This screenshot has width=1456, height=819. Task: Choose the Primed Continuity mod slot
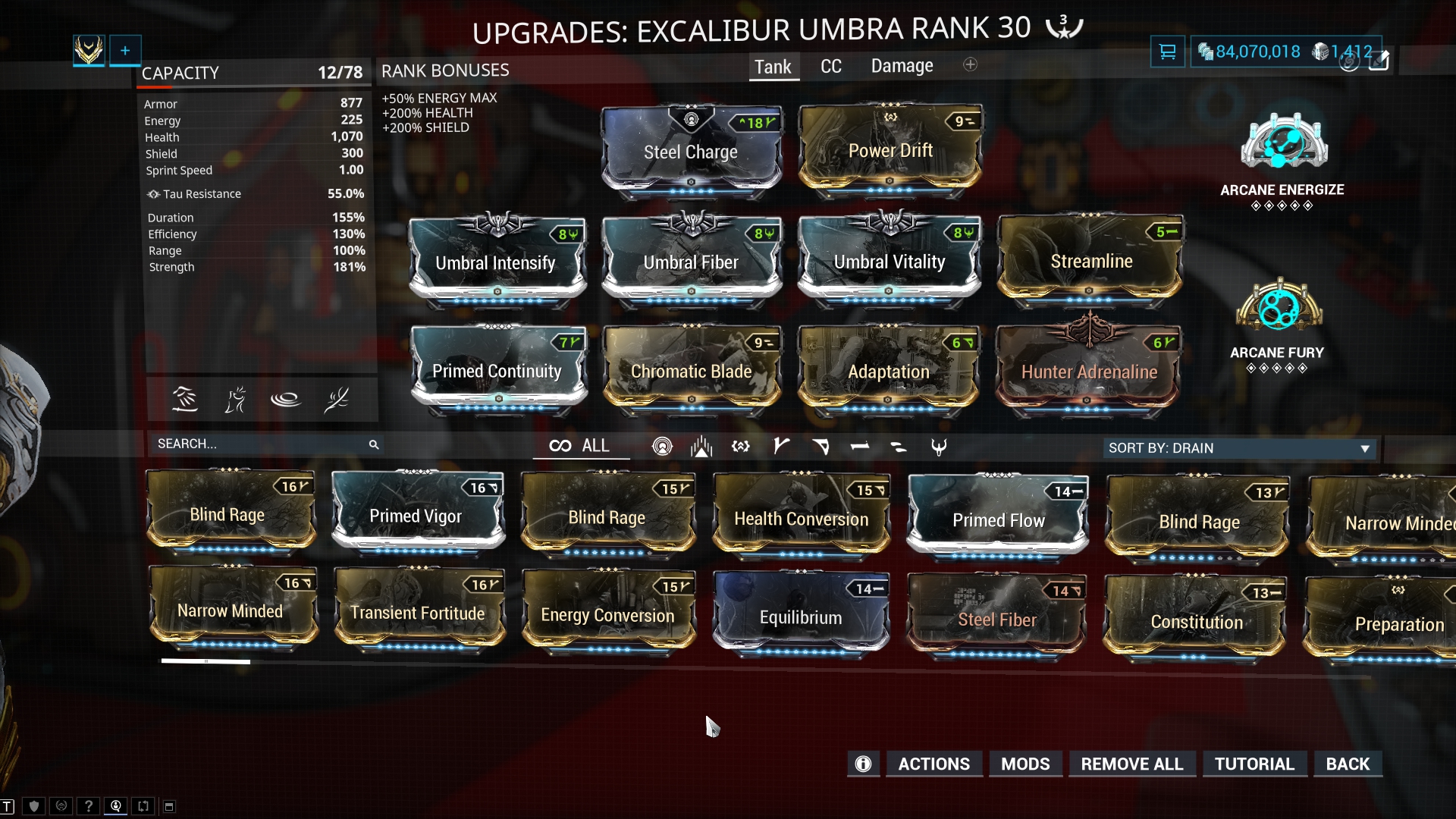(497, 371)
